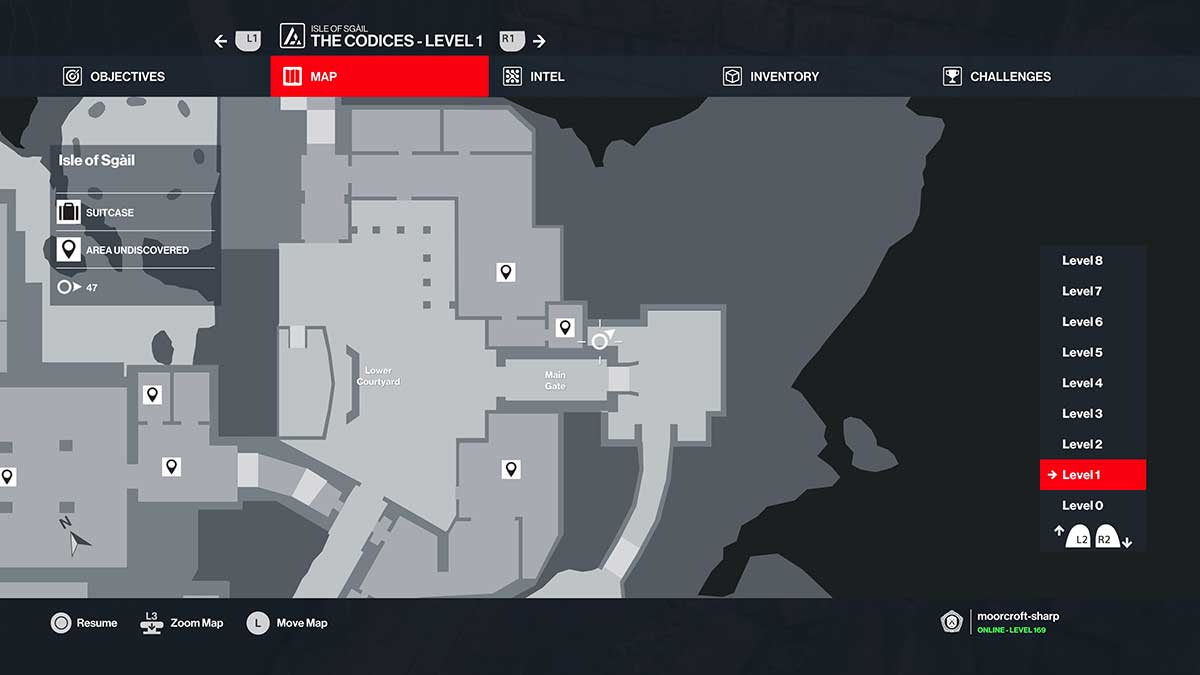Choose Level 2 in level list
The height and width of the screenshot is (675, 1200).
click(x=1082, y=444)
